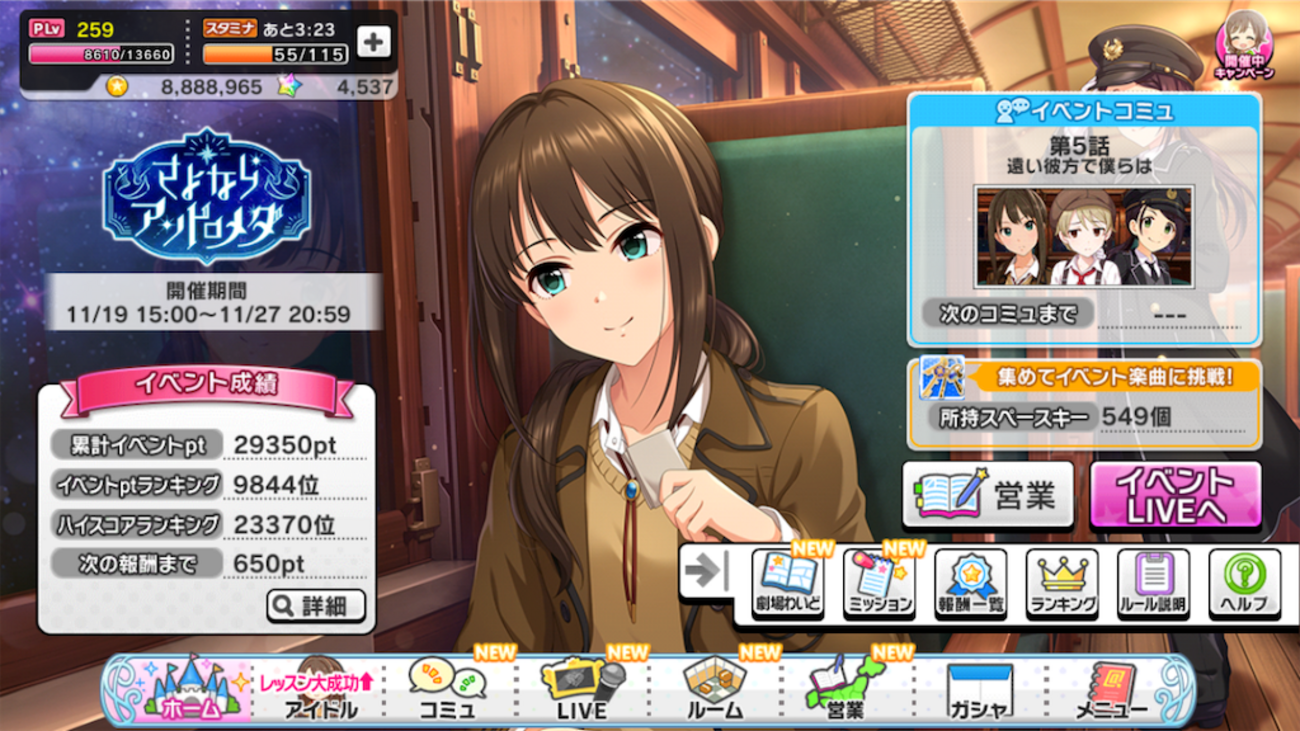Switch to the LIVE tab

click(x=582, y=691)
